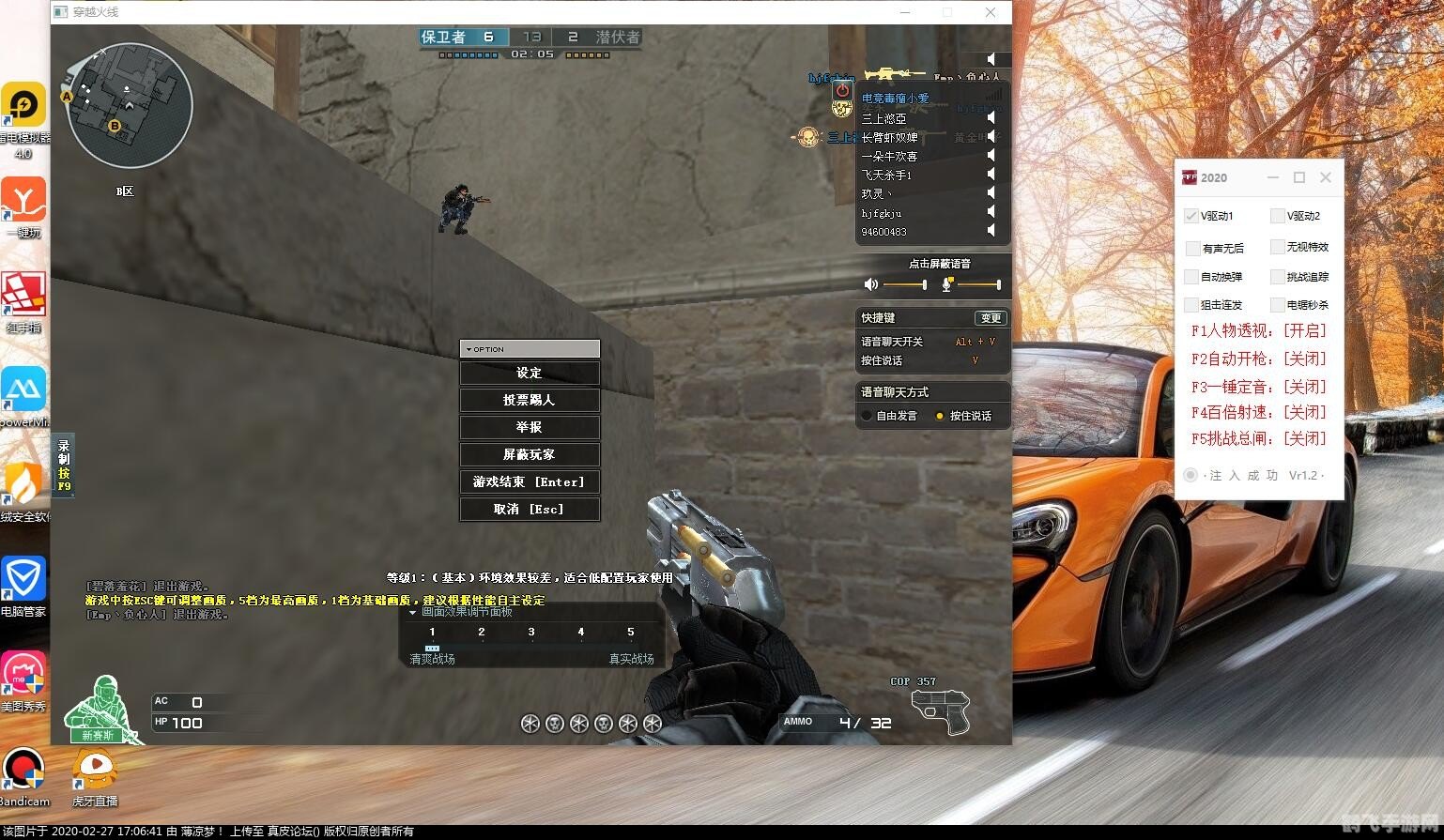Set graphics quality to level 5
The width and height of the screenshot is (1444, 840).
[x=630, y=632]
